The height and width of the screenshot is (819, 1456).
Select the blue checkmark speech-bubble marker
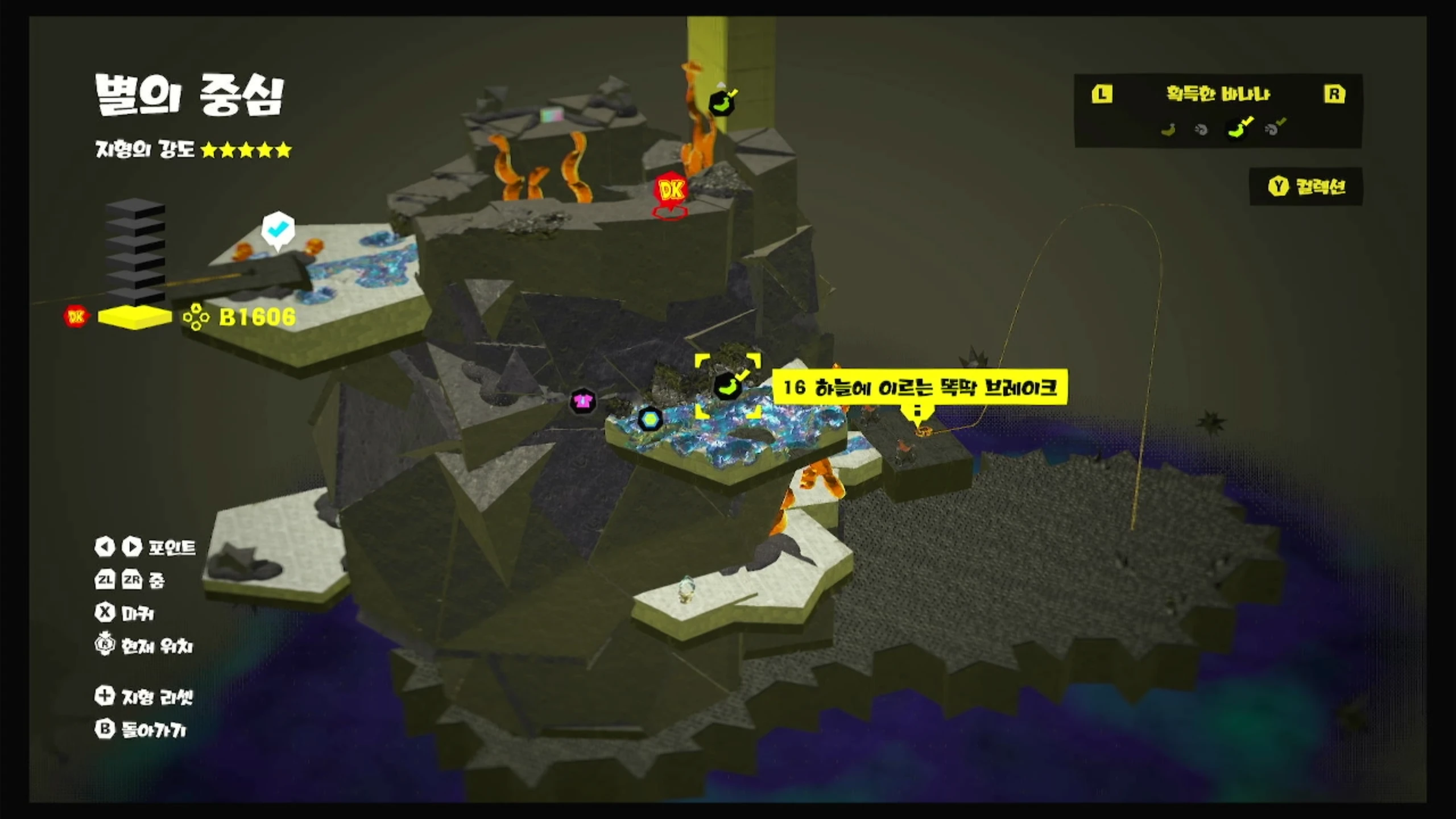pos(278,229)
